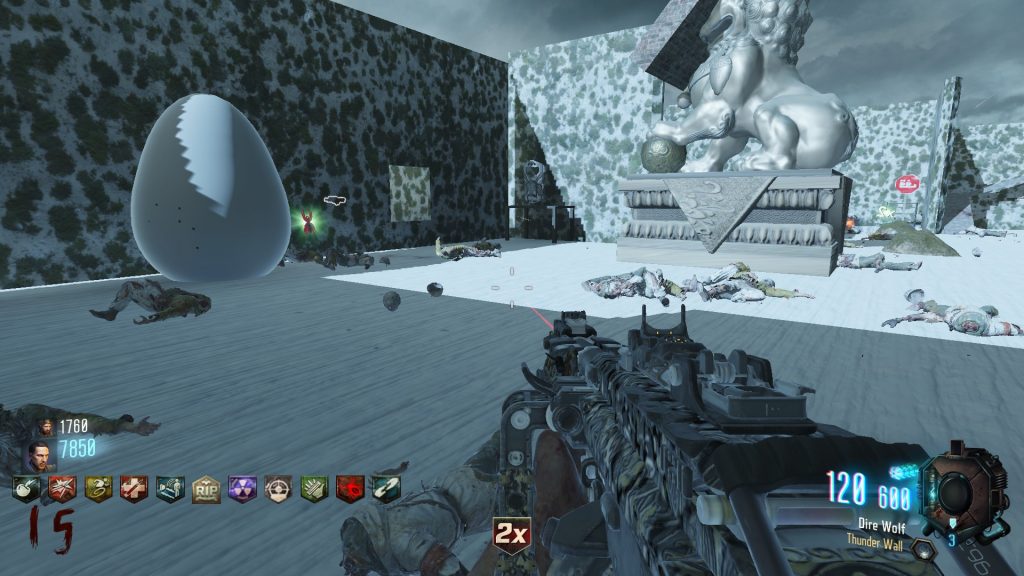Click the green claw hand perk icon
Viewport: 1024px width, 576px height.
(314, 489)
